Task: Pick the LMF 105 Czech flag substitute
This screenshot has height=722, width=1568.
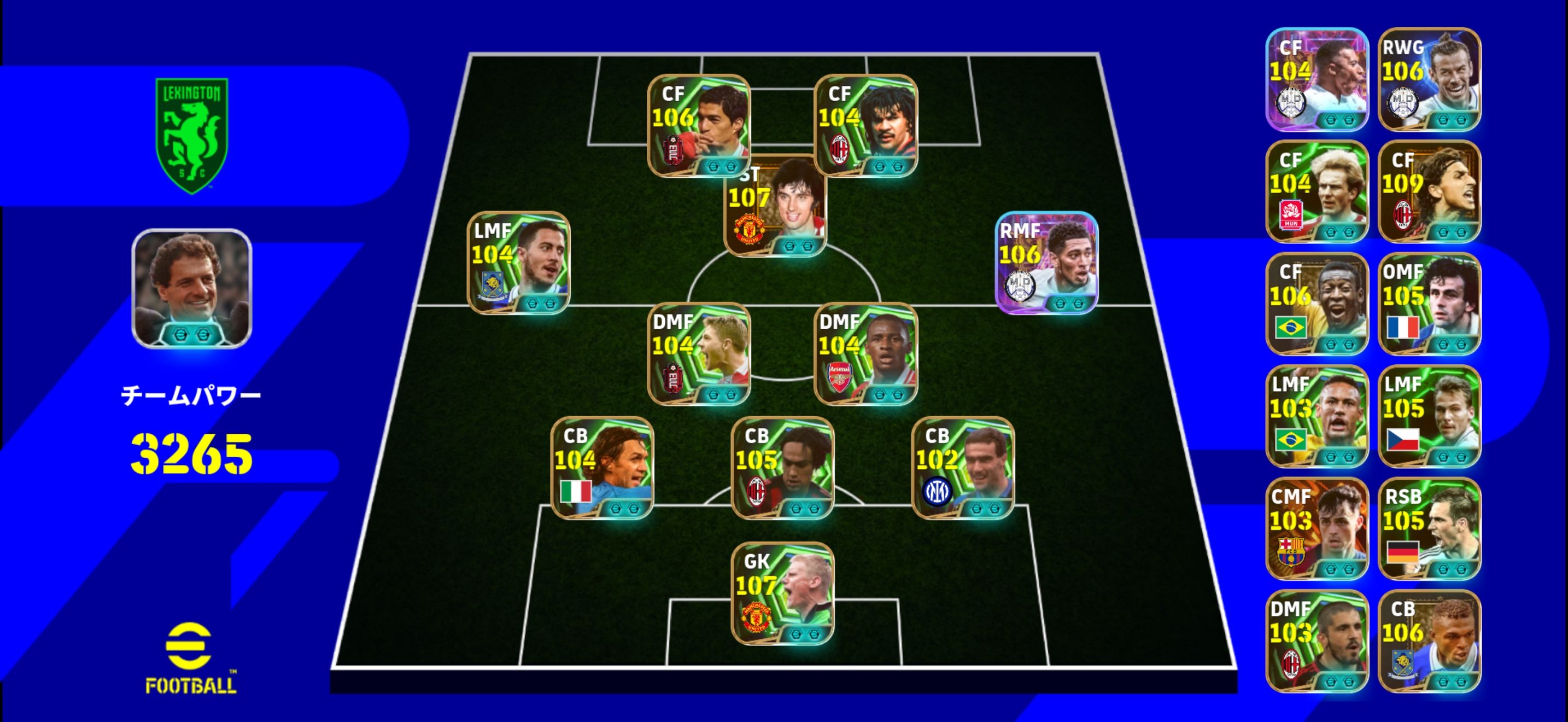Action: click(1429, 416)
